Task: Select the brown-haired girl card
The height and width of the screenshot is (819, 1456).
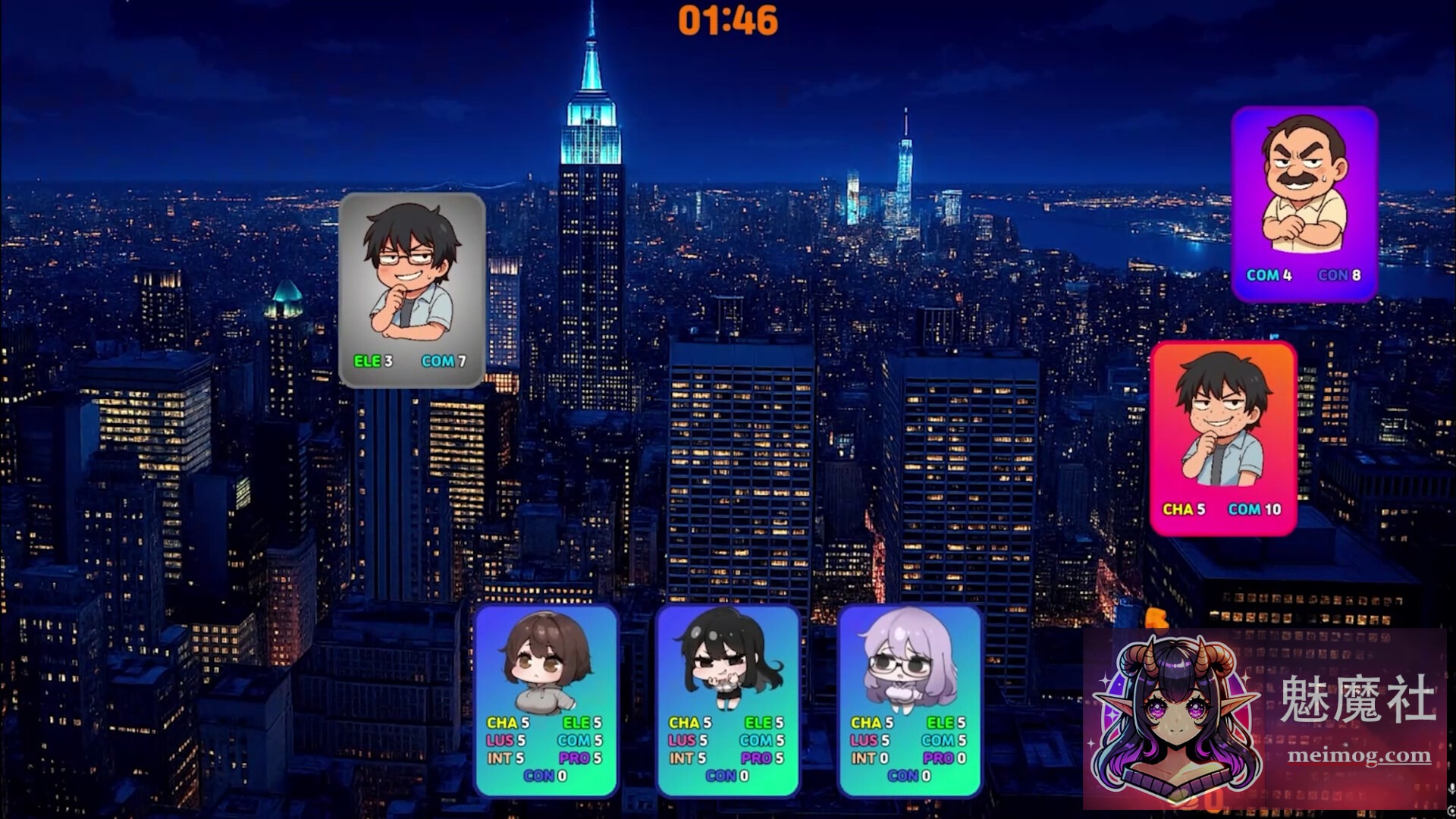Action: pyautogui.click(x=546, y=699)
